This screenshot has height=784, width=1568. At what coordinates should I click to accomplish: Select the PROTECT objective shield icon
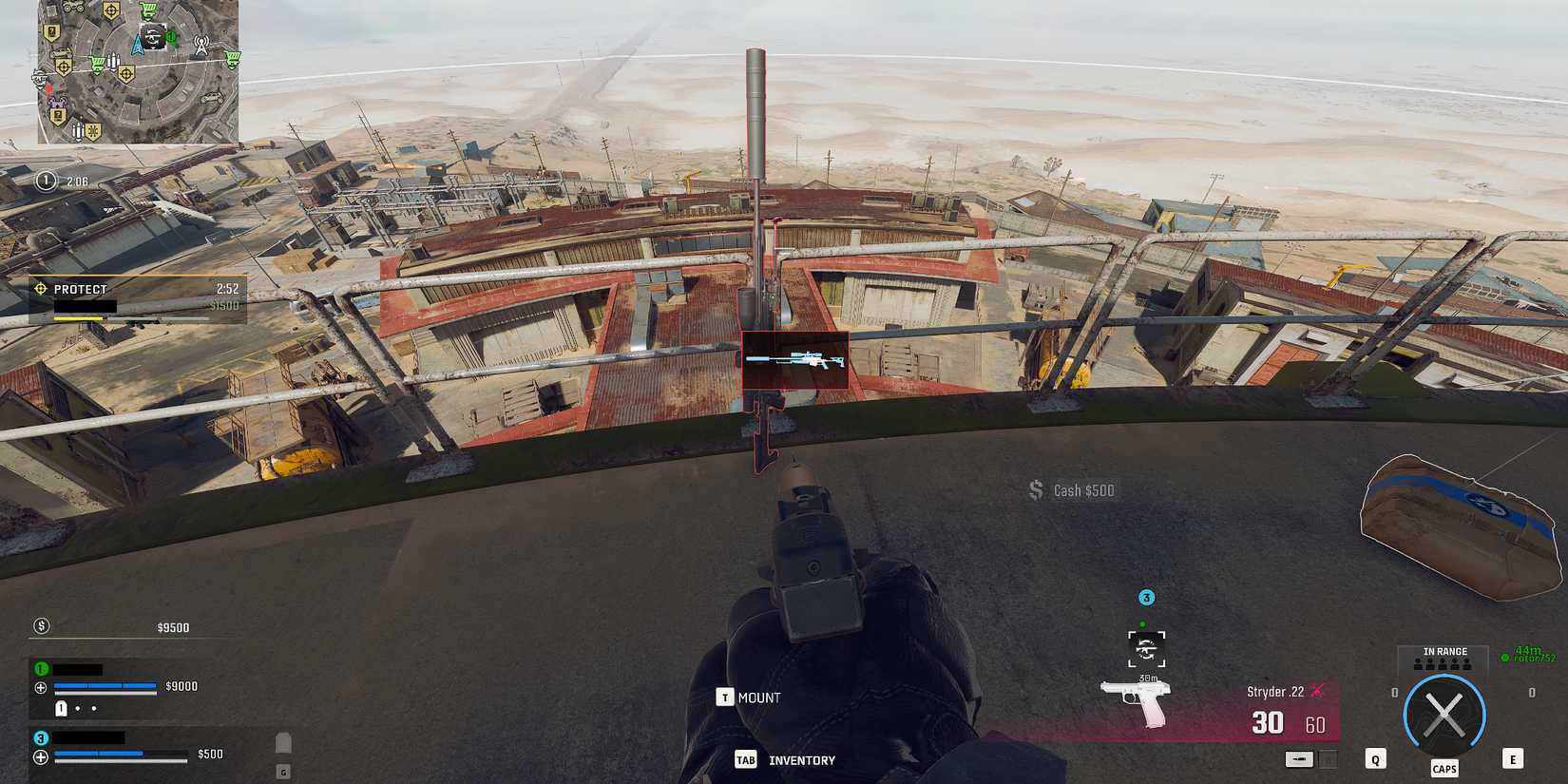(x=40, y=289)
